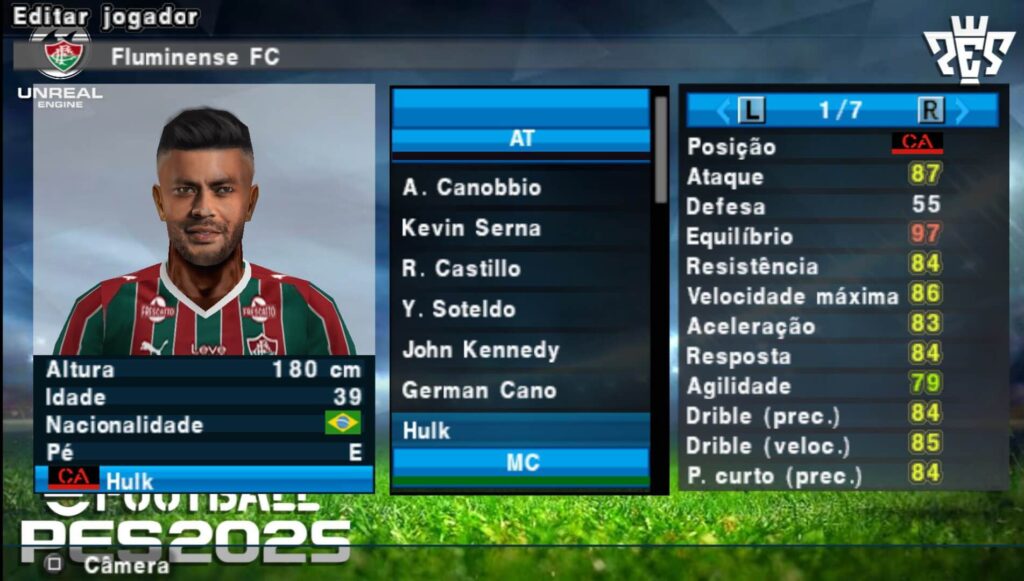Select the Velocidade máxima attribute row
The image size is (1024, 581).
pyautogui.click(x=842, y=296)
